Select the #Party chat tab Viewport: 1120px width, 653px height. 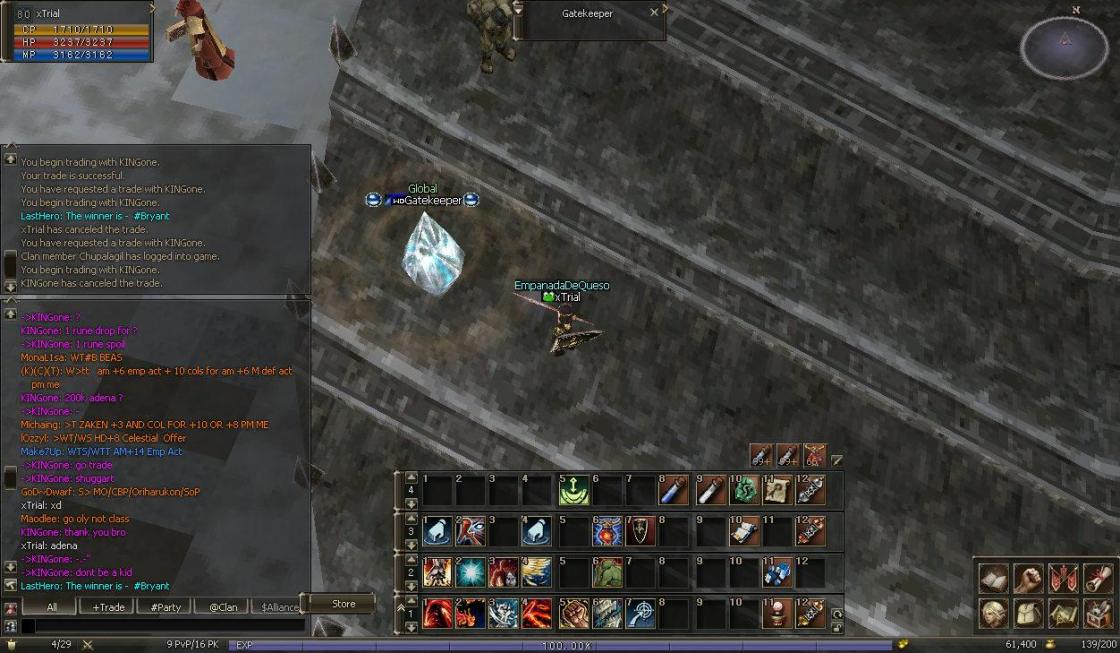pos(165,607)
